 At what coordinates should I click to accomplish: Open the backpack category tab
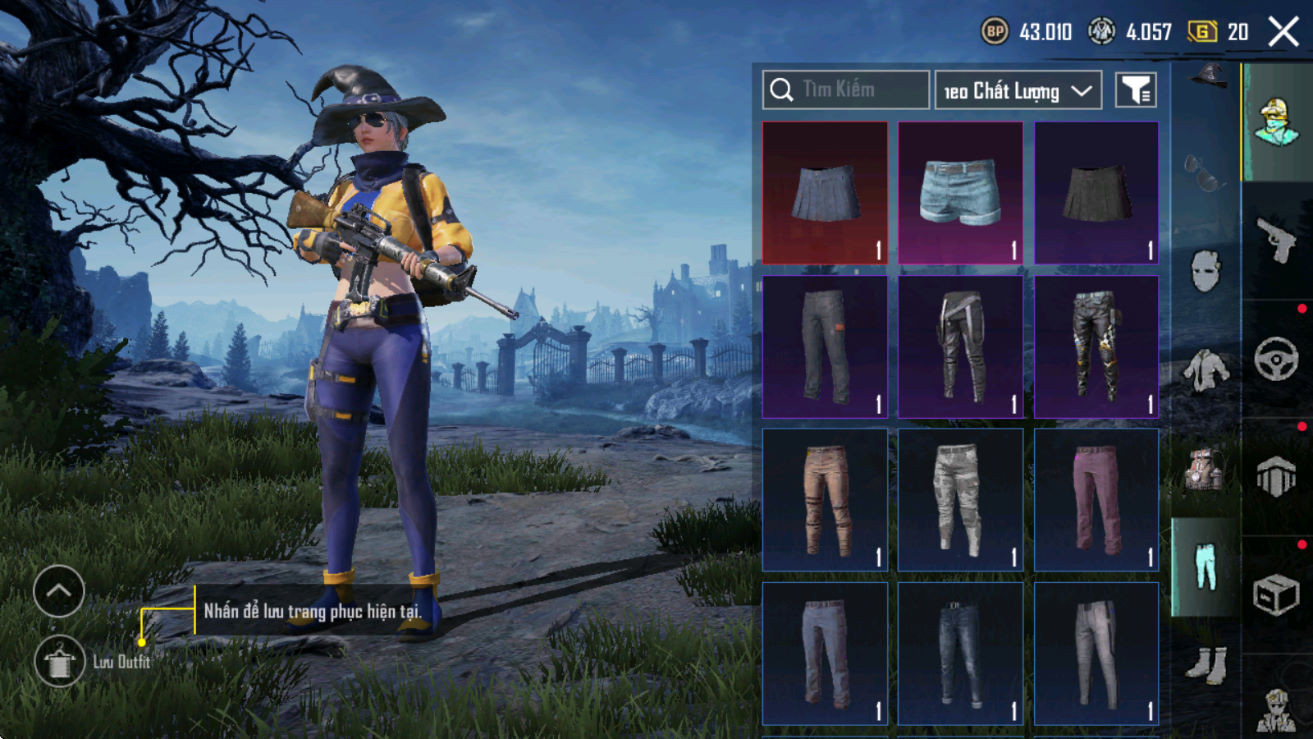click(x=1206, y=468)
